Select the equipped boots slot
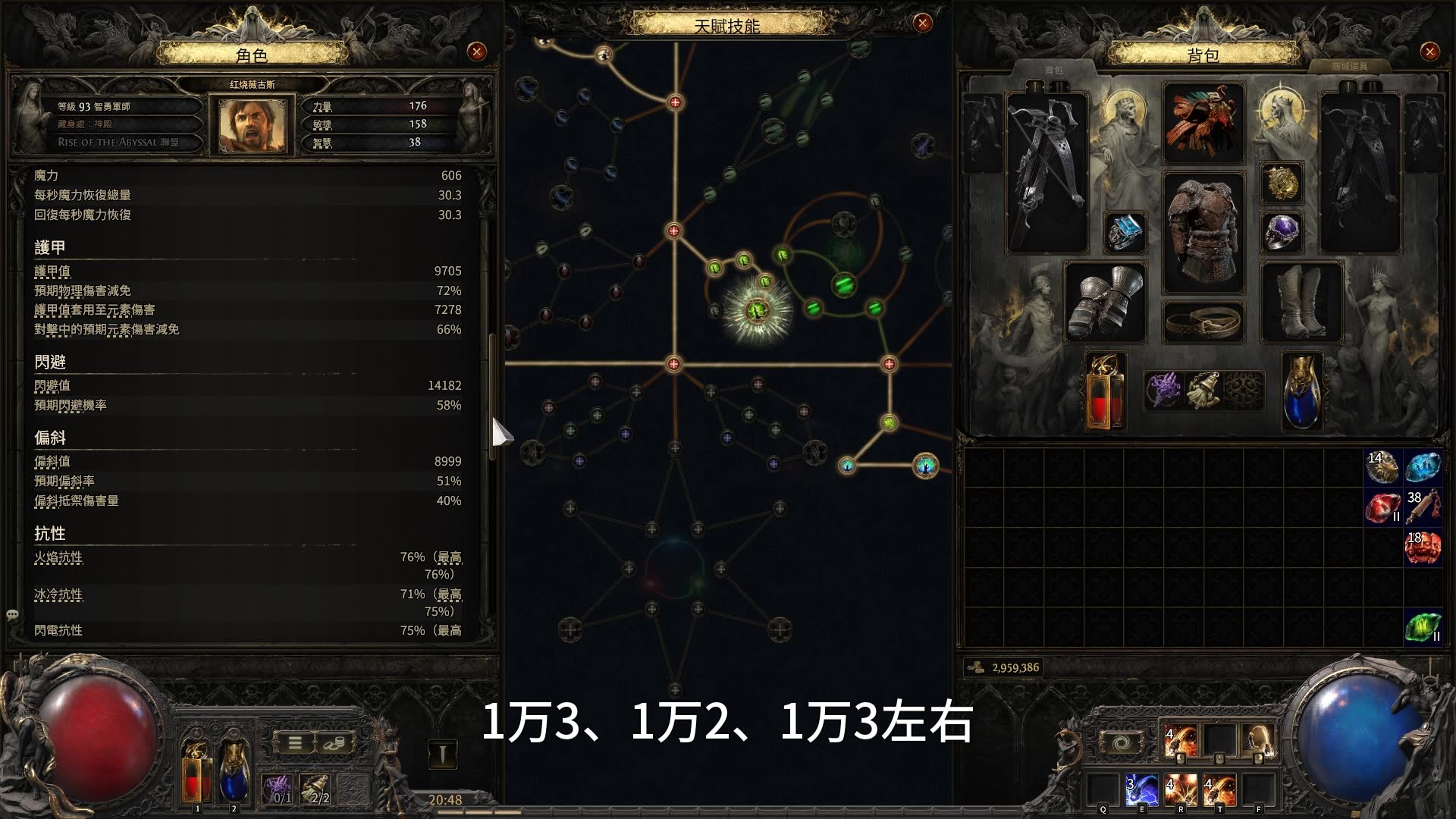 point(1301,303)
